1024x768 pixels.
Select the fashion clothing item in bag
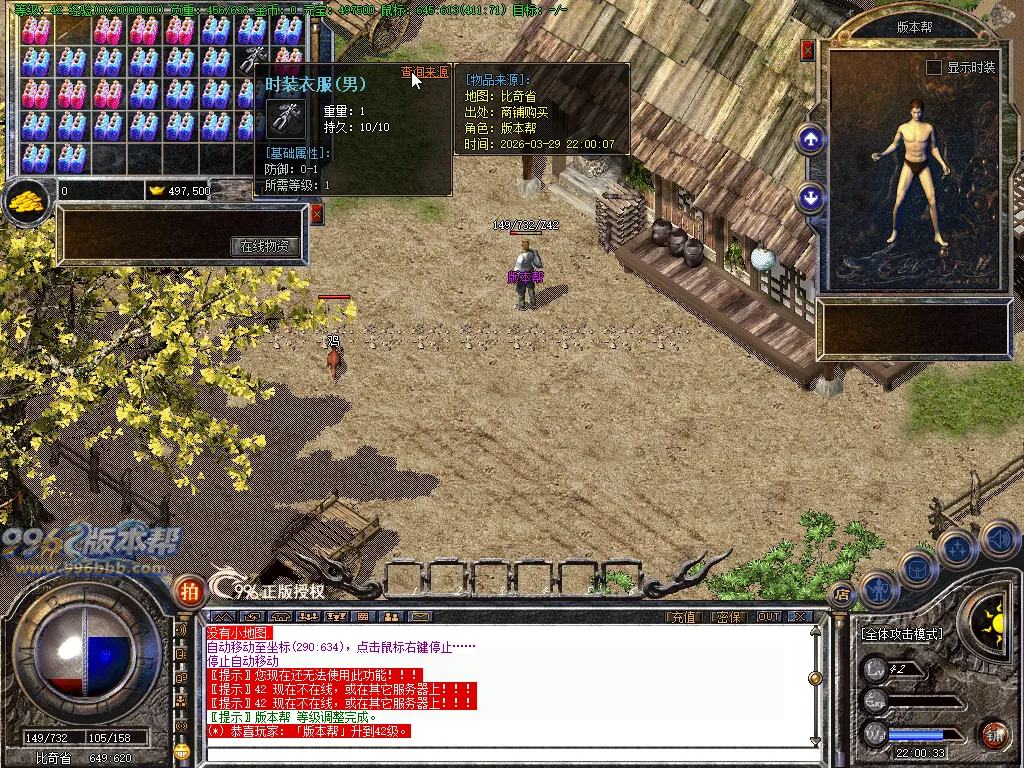(x=252, y=58)
